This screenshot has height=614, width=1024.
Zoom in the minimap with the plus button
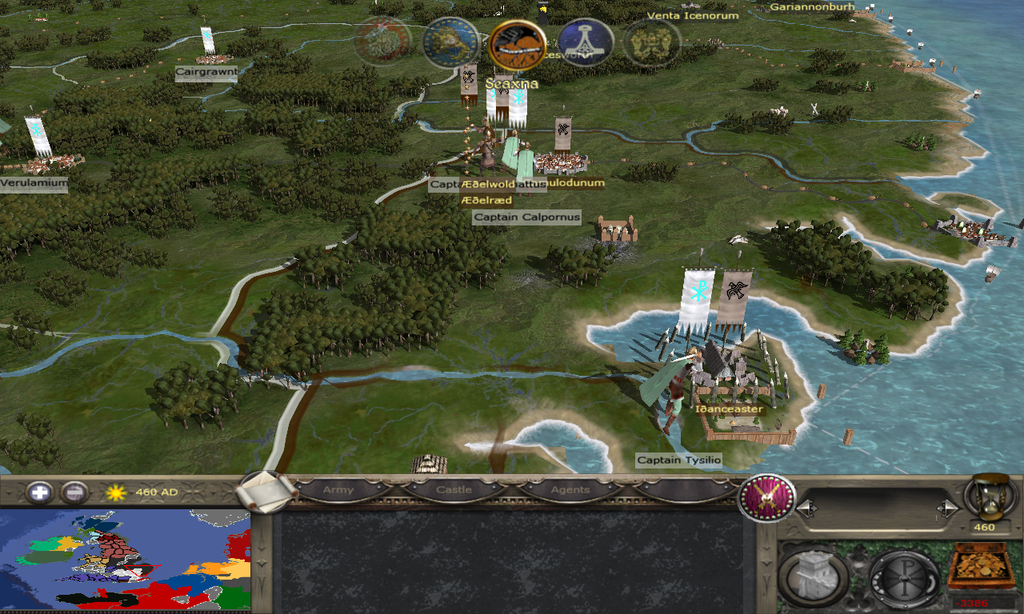click(39, 492)
